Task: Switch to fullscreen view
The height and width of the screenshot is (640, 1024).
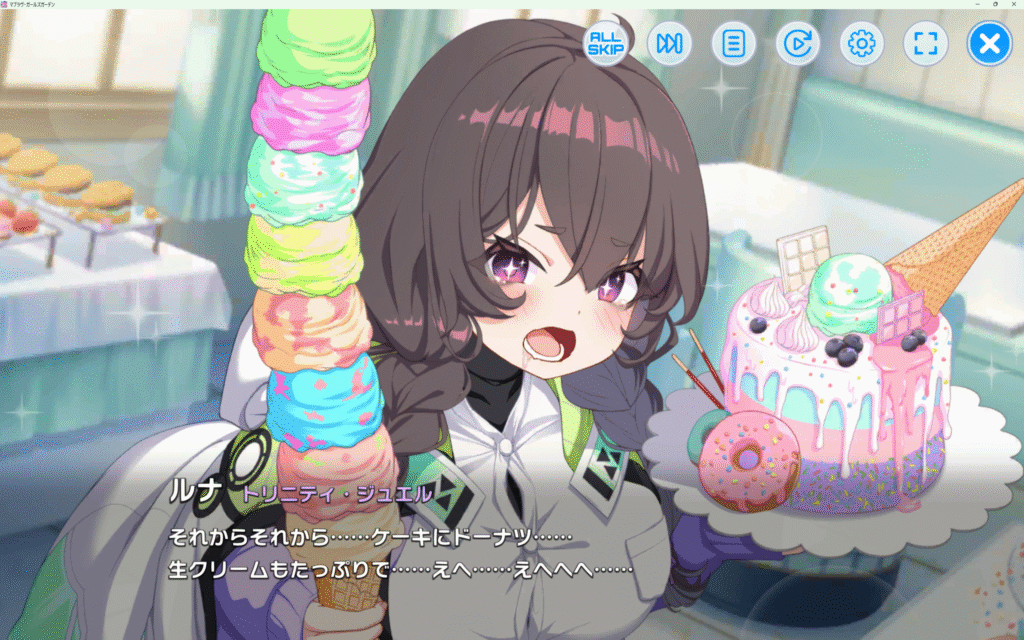Action: click(x=925, y=44)
